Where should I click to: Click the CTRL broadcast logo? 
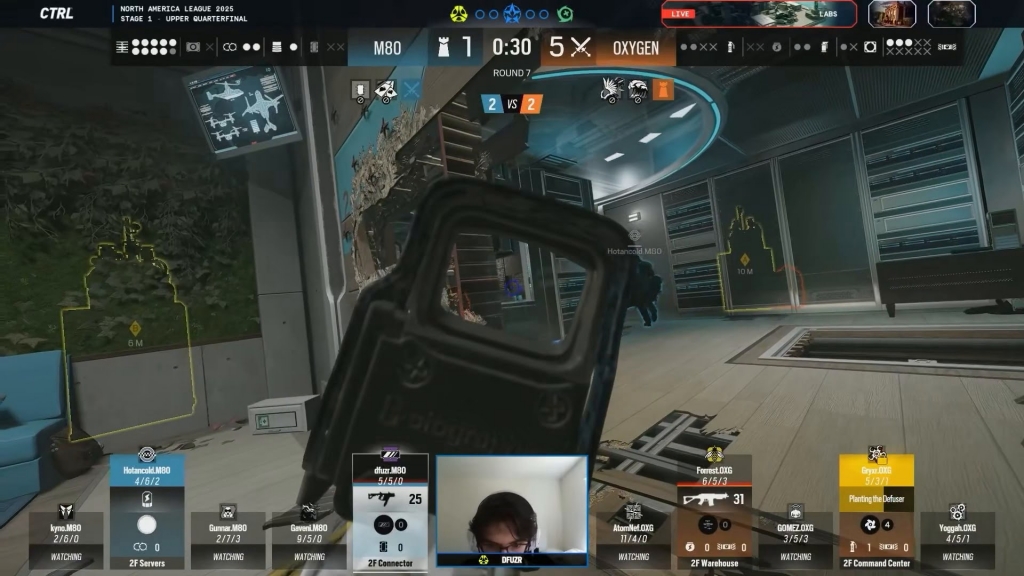pyautogui.click(x=56, y=13)
